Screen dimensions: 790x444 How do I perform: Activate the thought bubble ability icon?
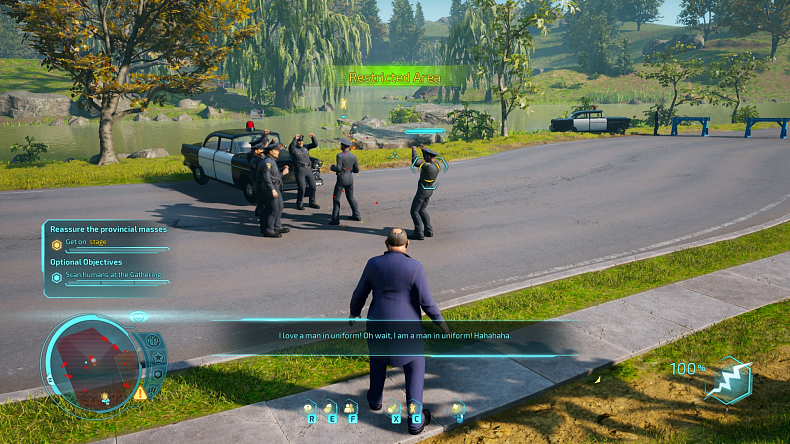point(308,408)
